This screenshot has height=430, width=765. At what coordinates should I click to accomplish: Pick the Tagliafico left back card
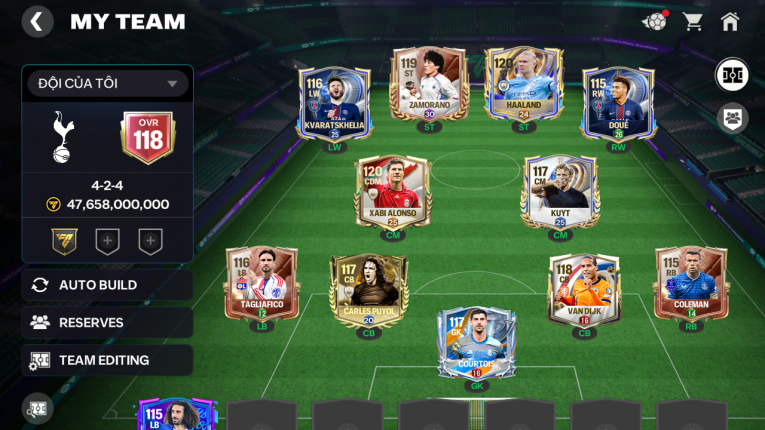point(262,284)
